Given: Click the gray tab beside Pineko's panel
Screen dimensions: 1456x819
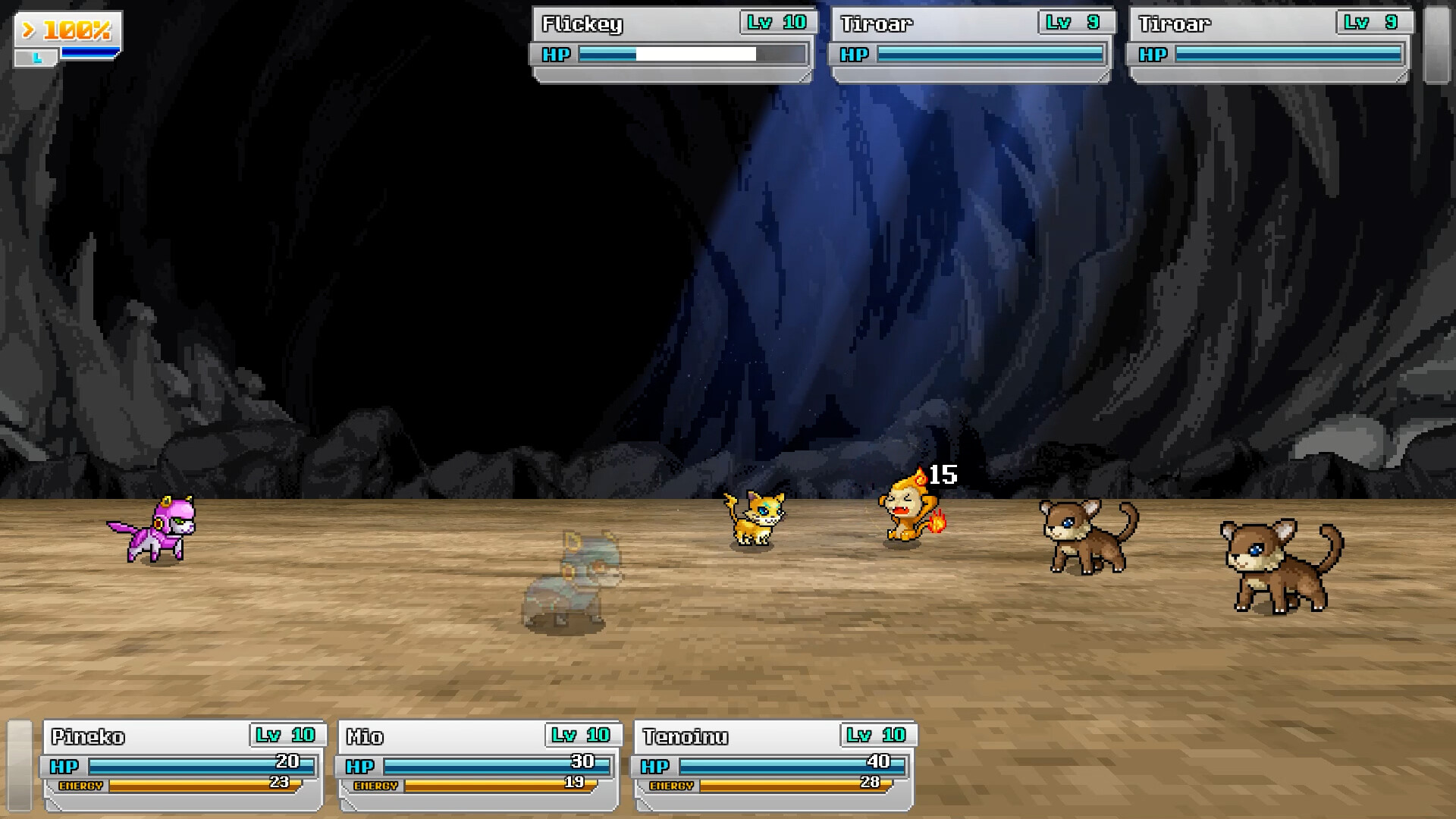Looking at the screenshot, I should (20, 764).
